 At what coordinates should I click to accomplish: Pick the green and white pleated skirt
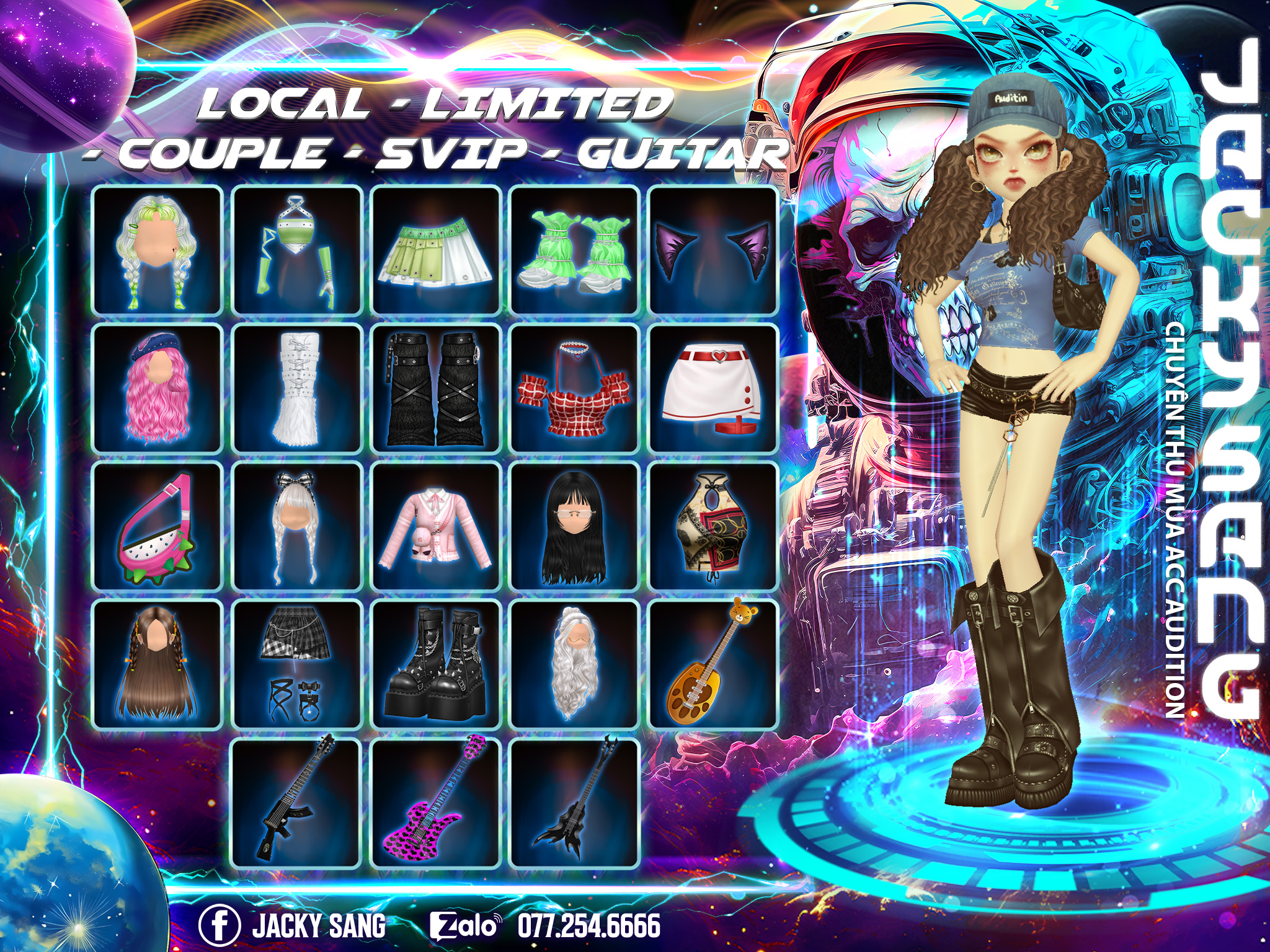point(436,250)
